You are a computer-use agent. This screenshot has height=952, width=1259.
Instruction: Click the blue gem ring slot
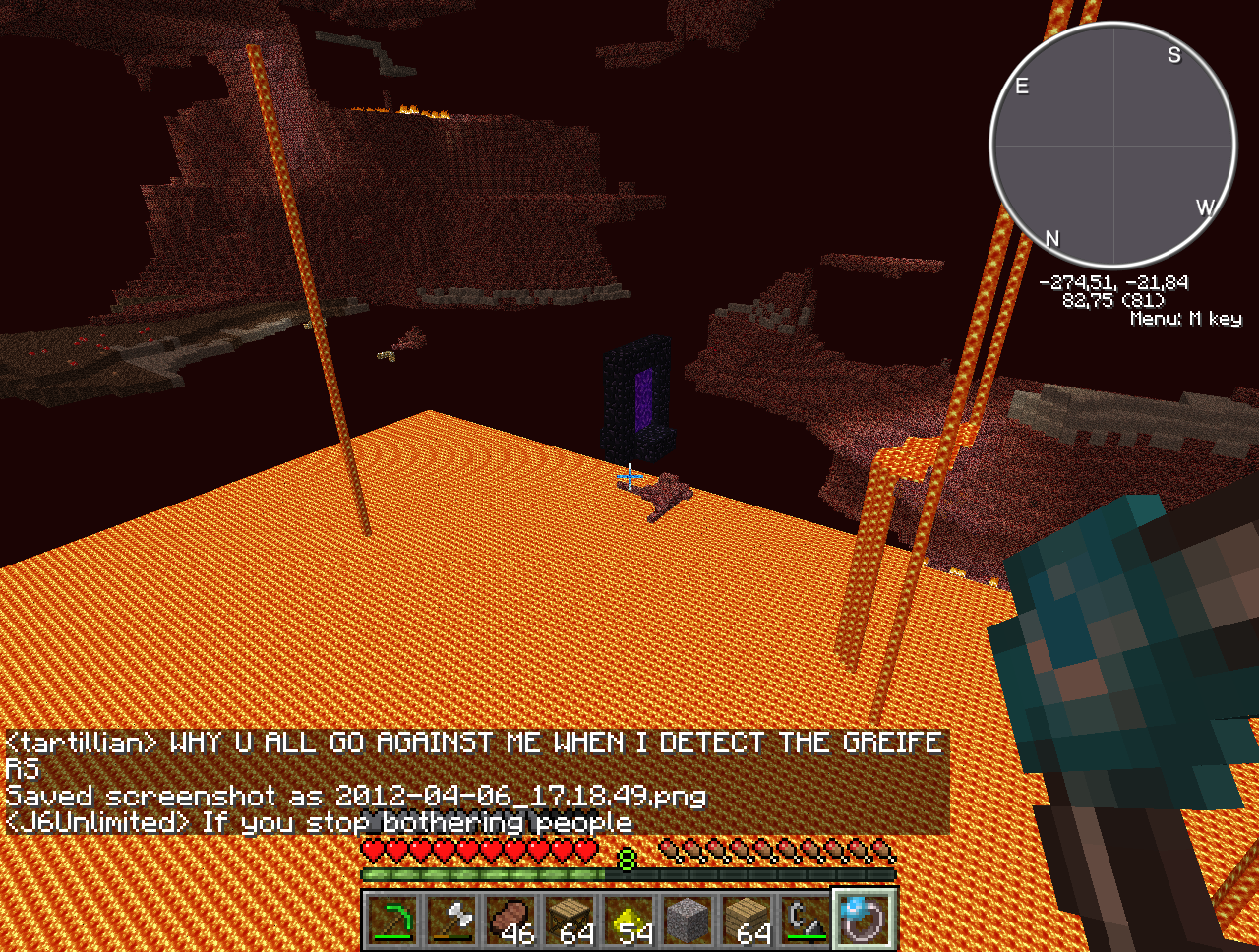[x=866, y=921]
